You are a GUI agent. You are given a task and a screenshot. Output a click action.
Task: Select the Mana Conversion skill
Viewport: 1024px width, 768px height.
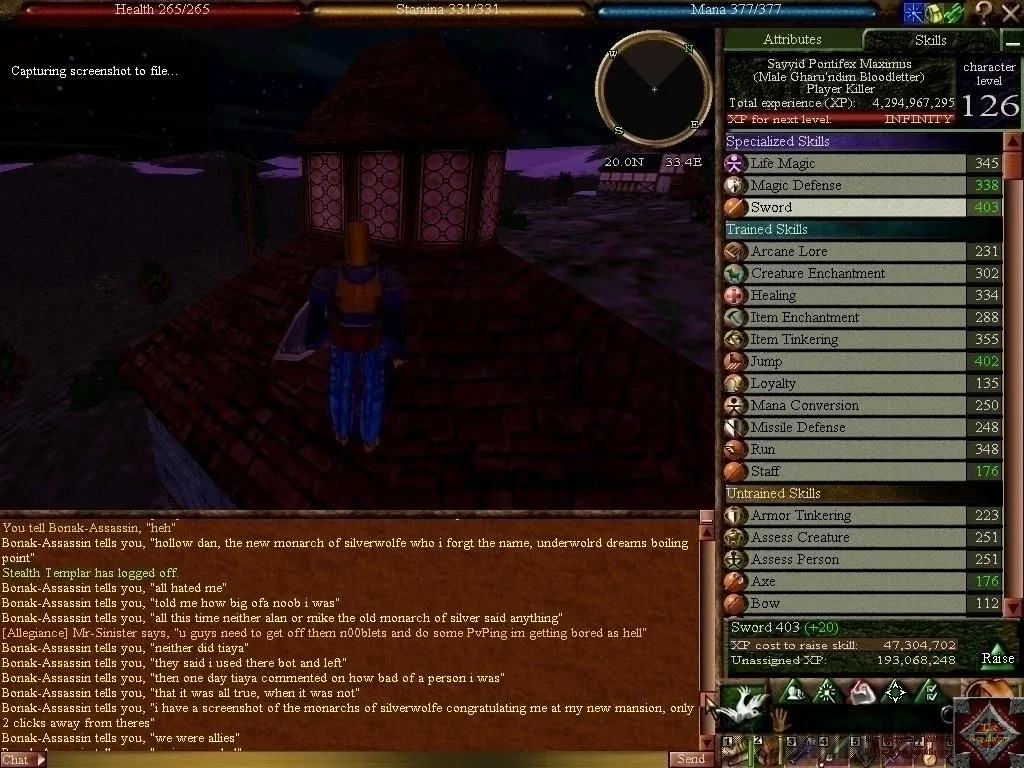845,406
